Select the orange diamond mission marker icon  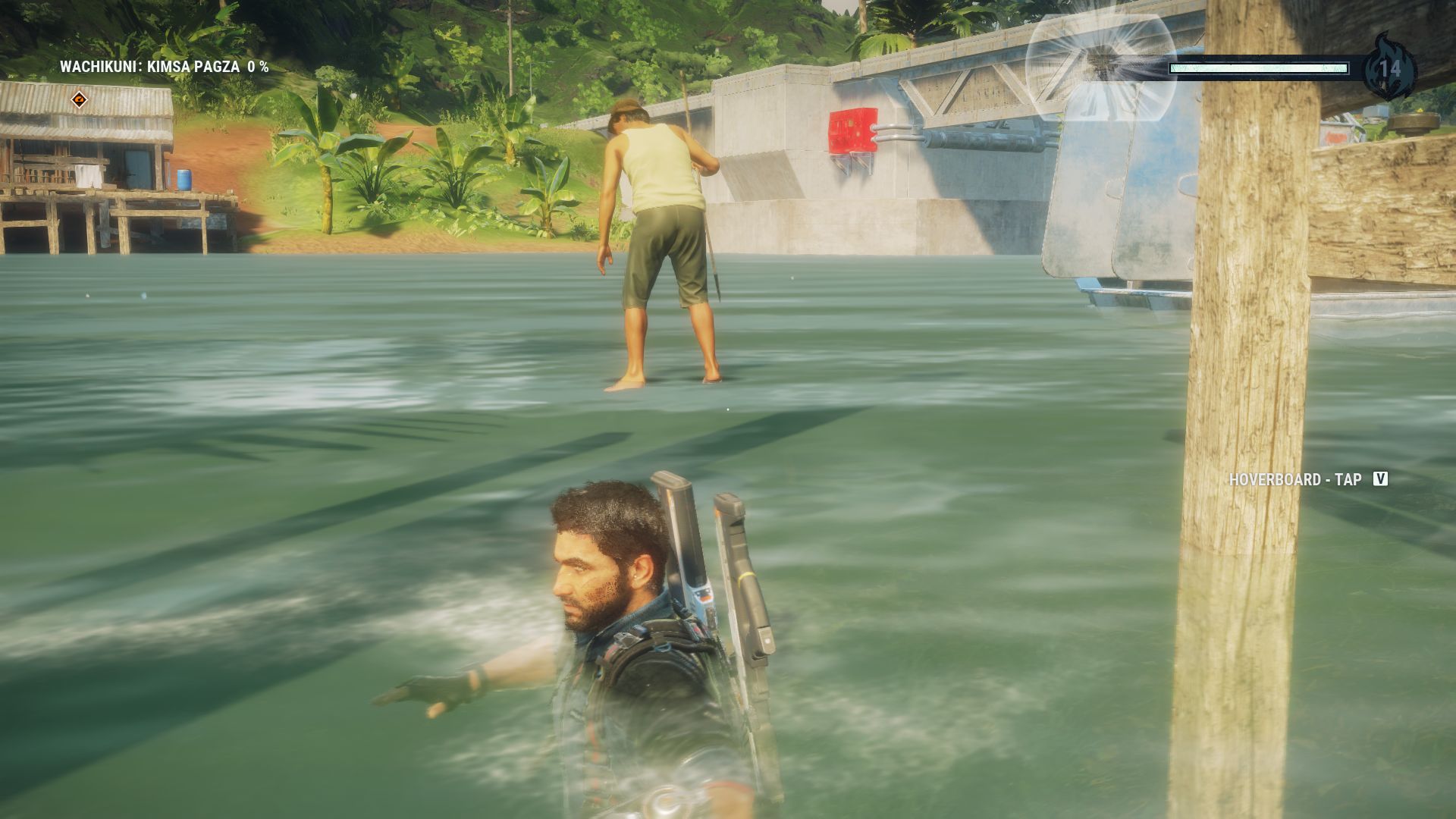pos(78,99)
